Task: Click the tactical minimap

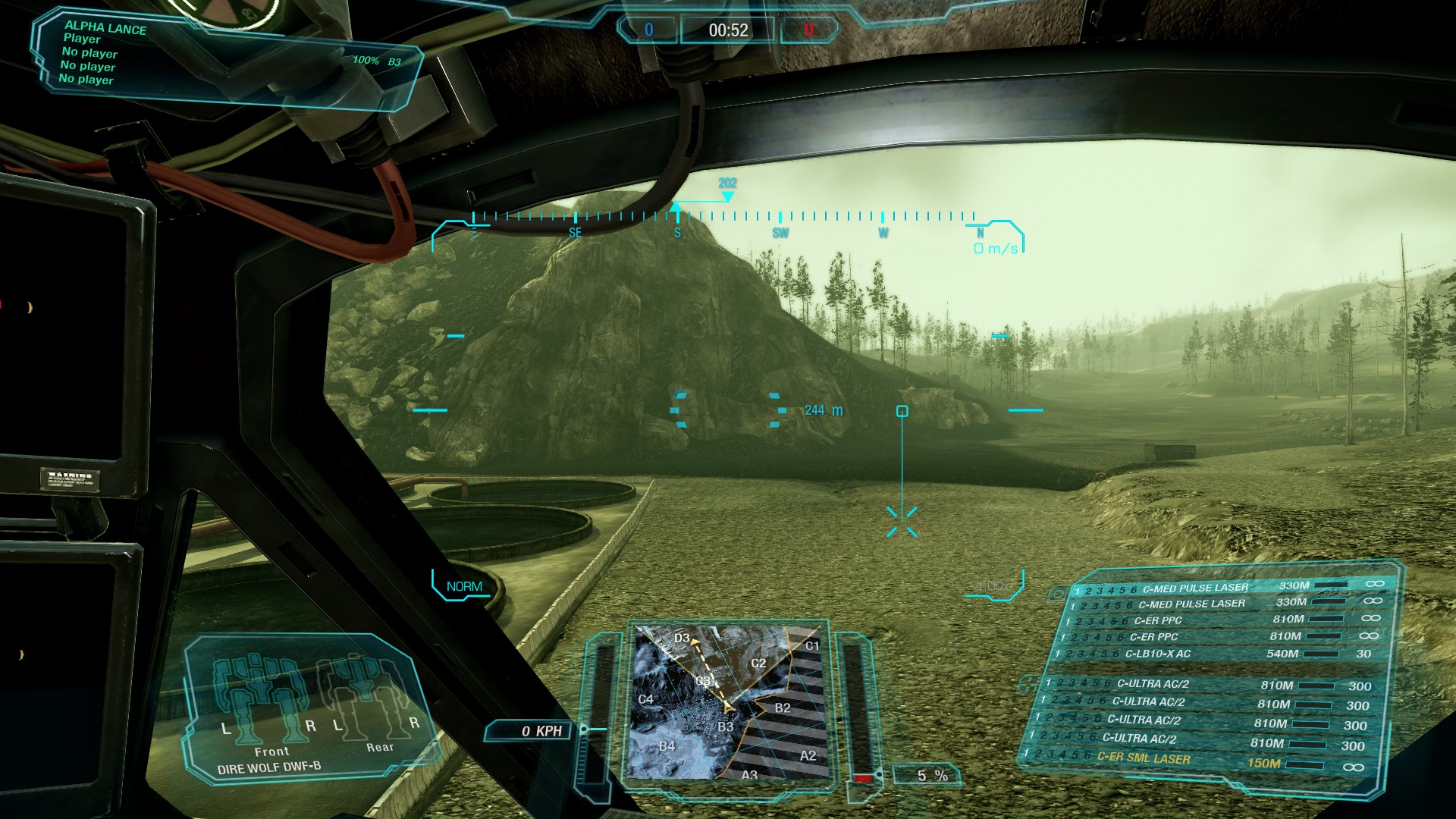Action: click(727, 701)
